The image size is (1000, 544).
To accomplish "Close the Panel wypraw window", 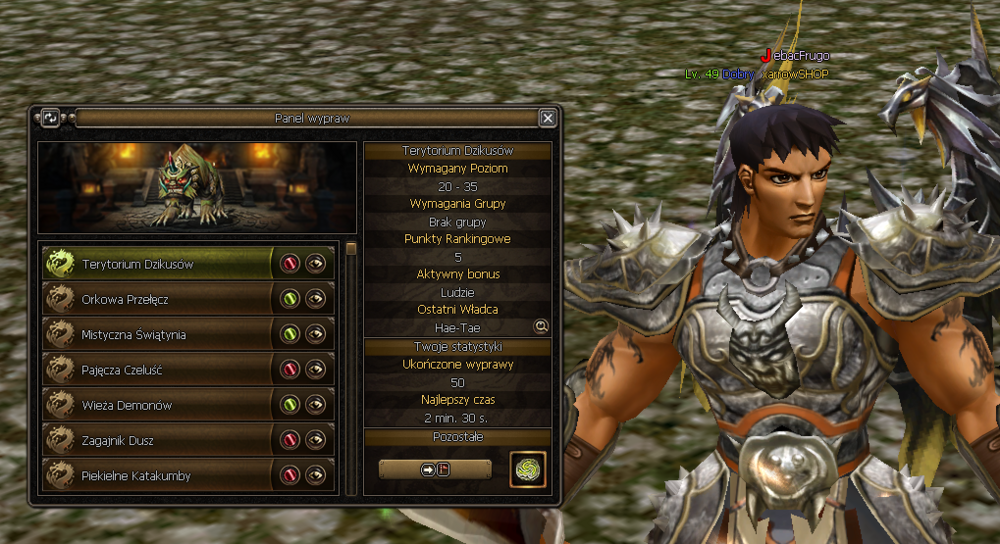I will [x=548, y=118].
